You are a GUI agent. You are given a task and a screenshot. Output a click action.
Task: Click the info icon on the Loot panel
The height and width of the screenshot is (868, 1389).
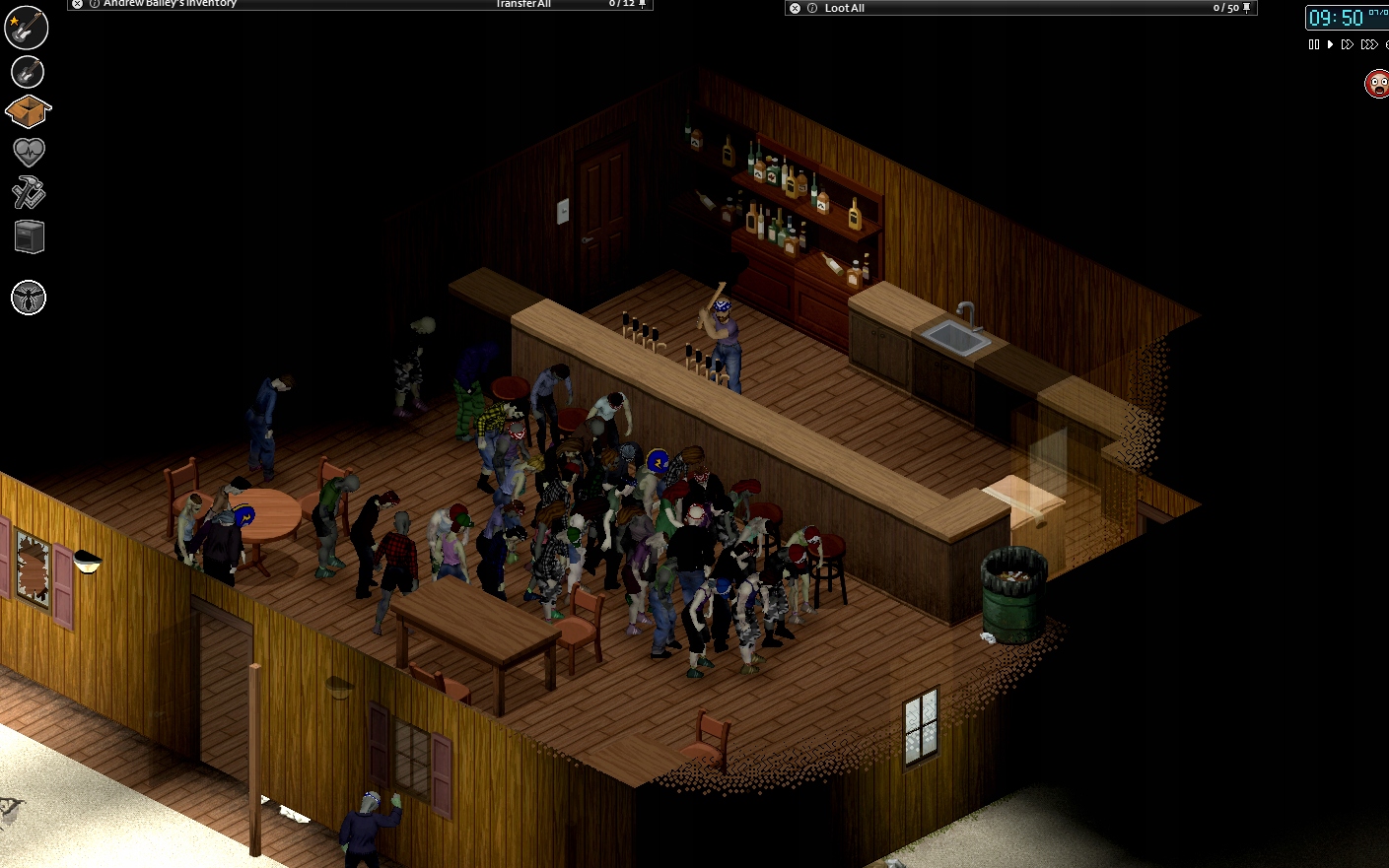(x=812, y=7)
